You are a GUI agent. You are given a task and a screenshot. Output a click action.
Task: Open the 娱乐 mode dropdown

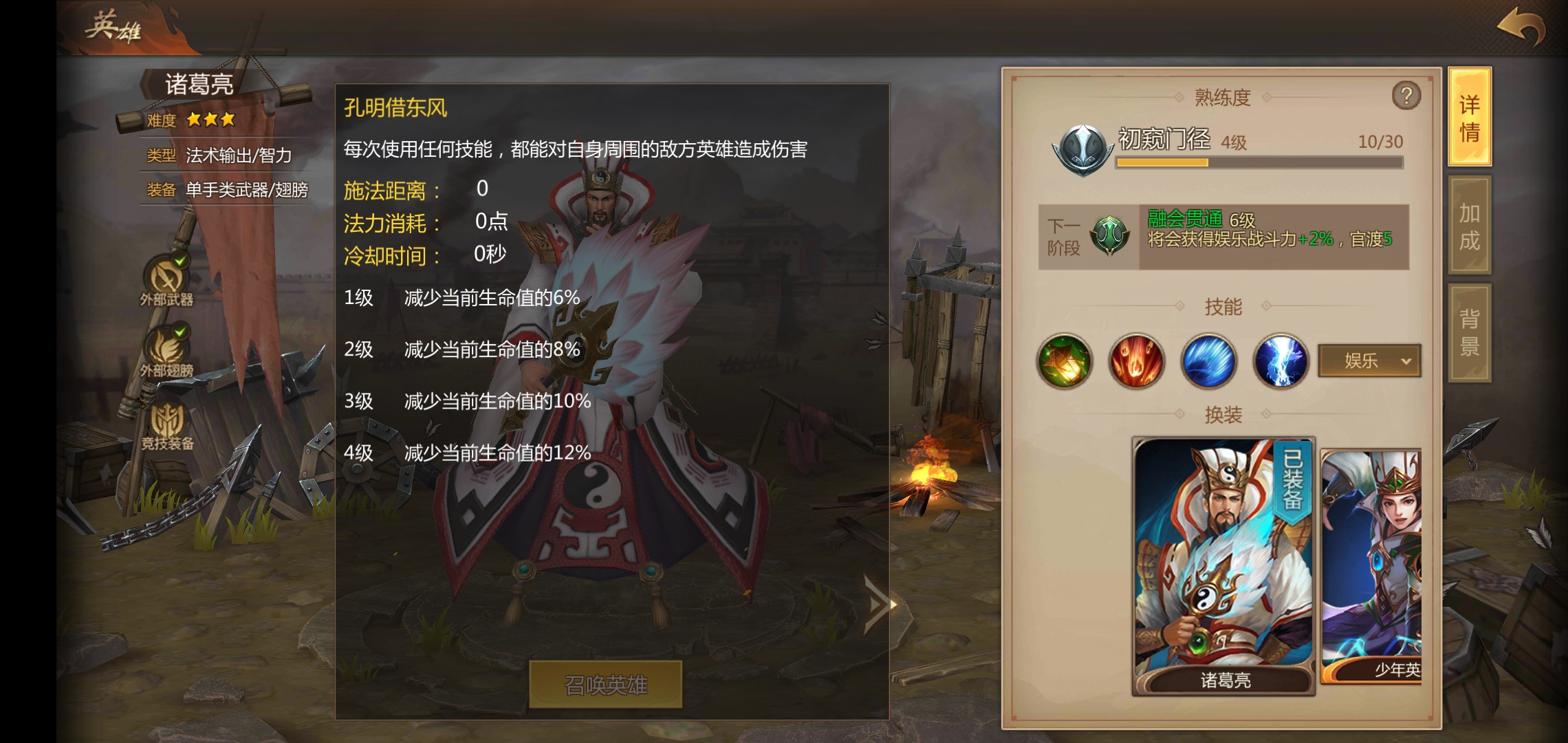click(x=1369, y=361)
